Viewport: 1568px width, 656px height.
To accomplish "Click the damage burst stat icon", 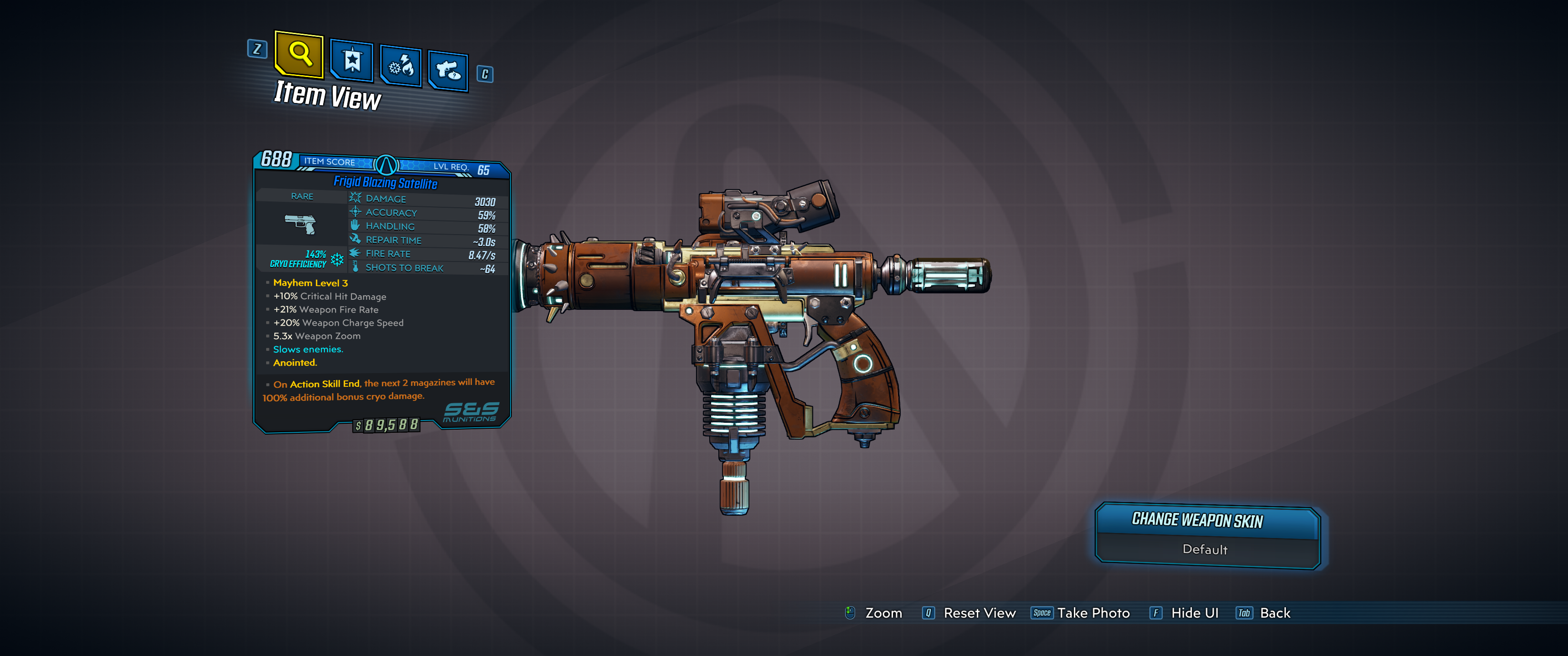I will click(355, 198).
